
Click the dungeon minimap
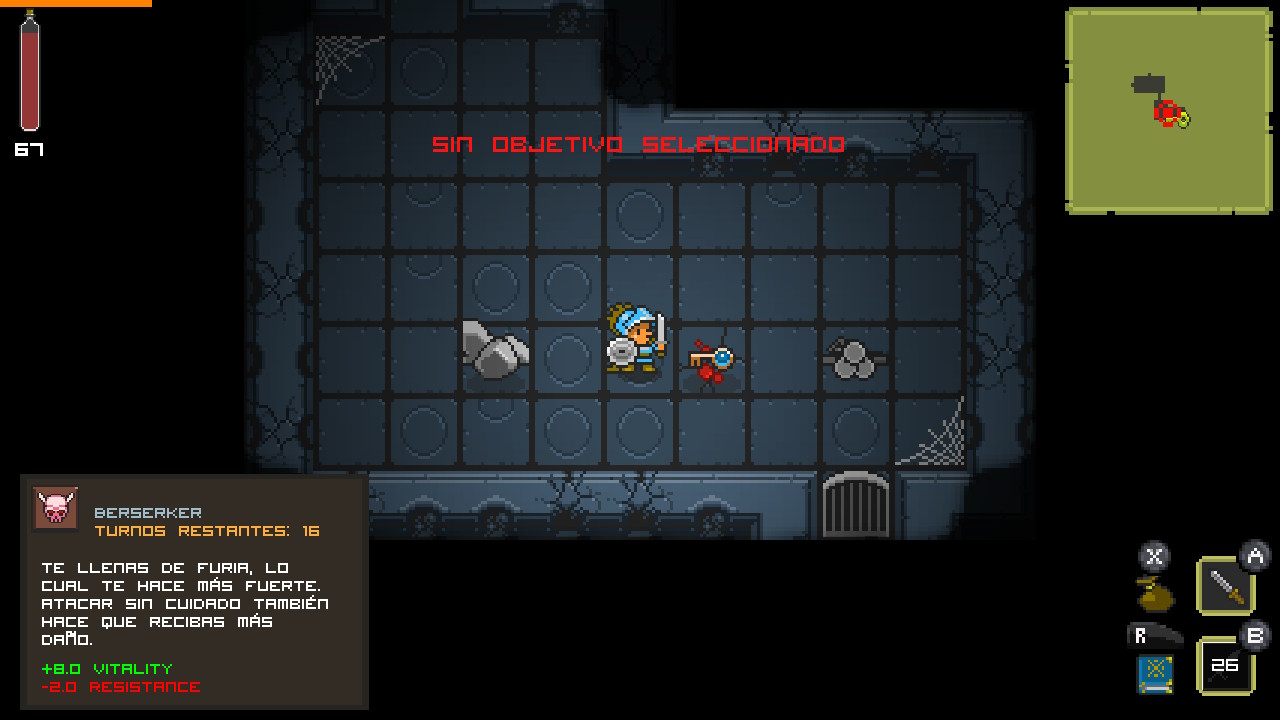(1167, 110)
